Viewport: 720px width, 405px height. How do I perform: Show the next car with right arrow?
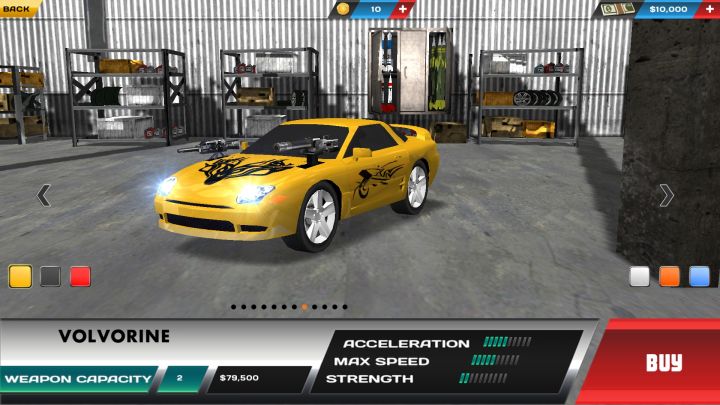666,195
